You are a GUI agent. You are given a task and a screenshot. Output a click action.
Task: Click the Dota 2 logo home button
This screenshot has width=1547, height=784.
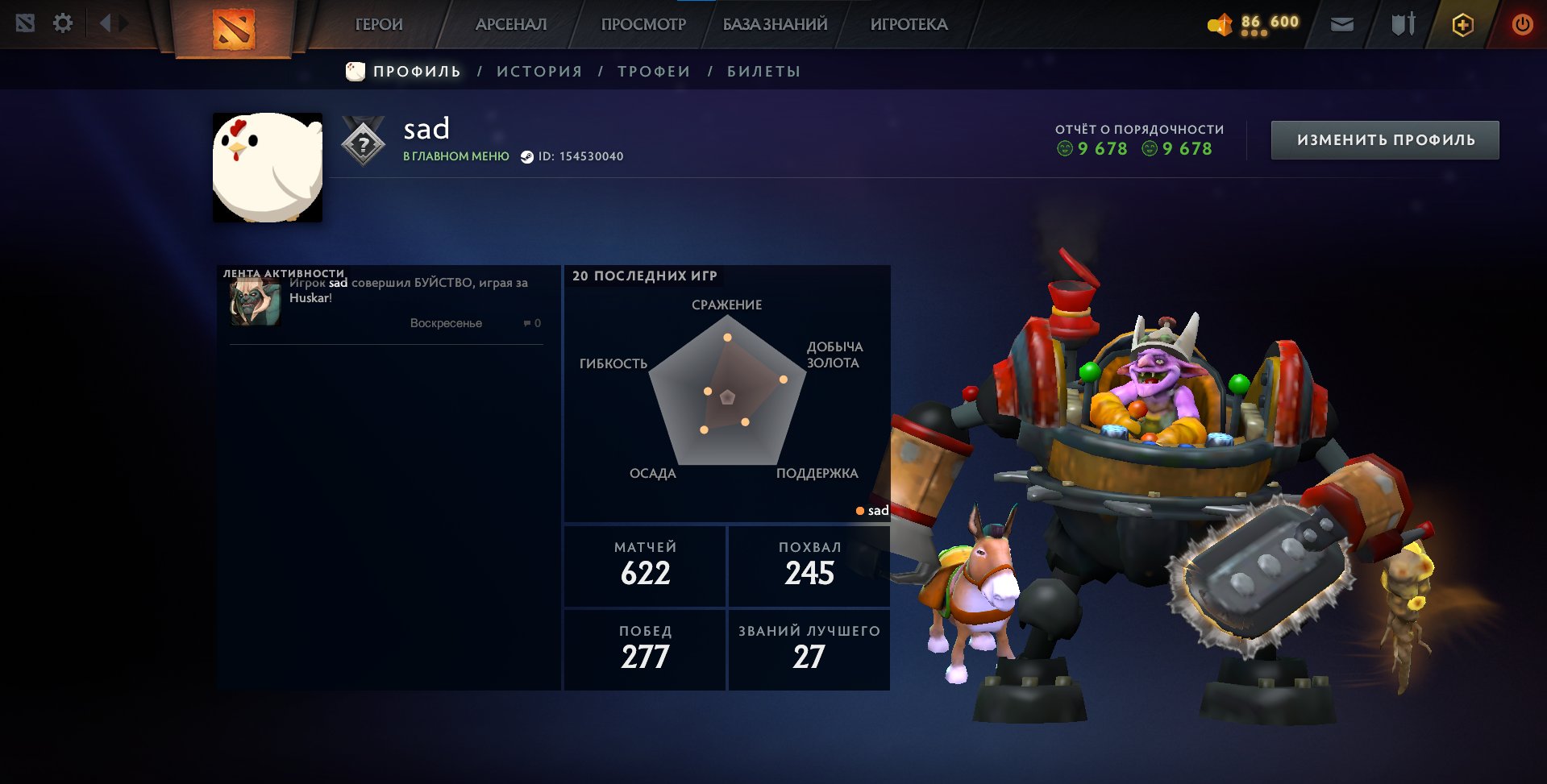[234, 28]
